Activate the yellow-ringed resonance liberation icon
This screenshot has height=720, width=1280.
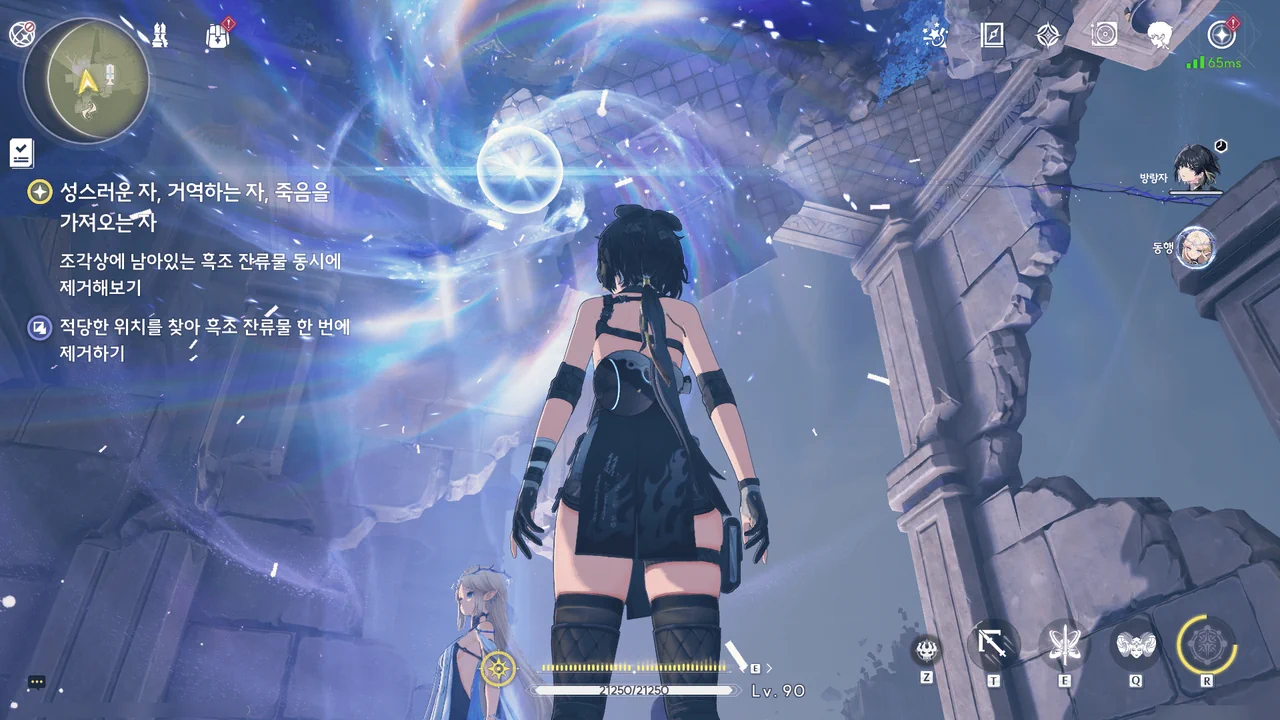pos(1207,644)
